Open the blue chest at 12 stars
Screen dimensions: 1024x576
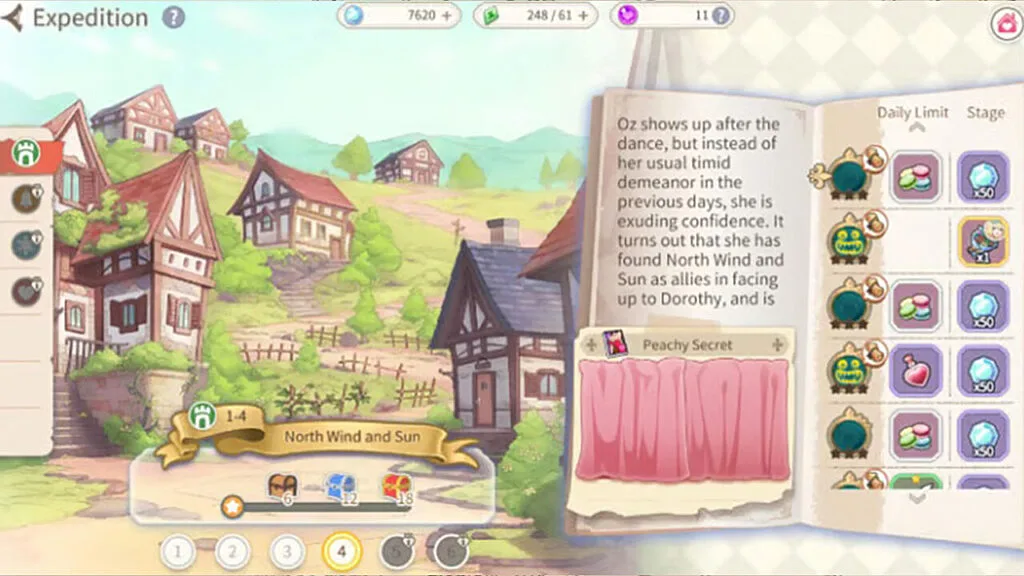pyautogui.click(x=340, y=488)
